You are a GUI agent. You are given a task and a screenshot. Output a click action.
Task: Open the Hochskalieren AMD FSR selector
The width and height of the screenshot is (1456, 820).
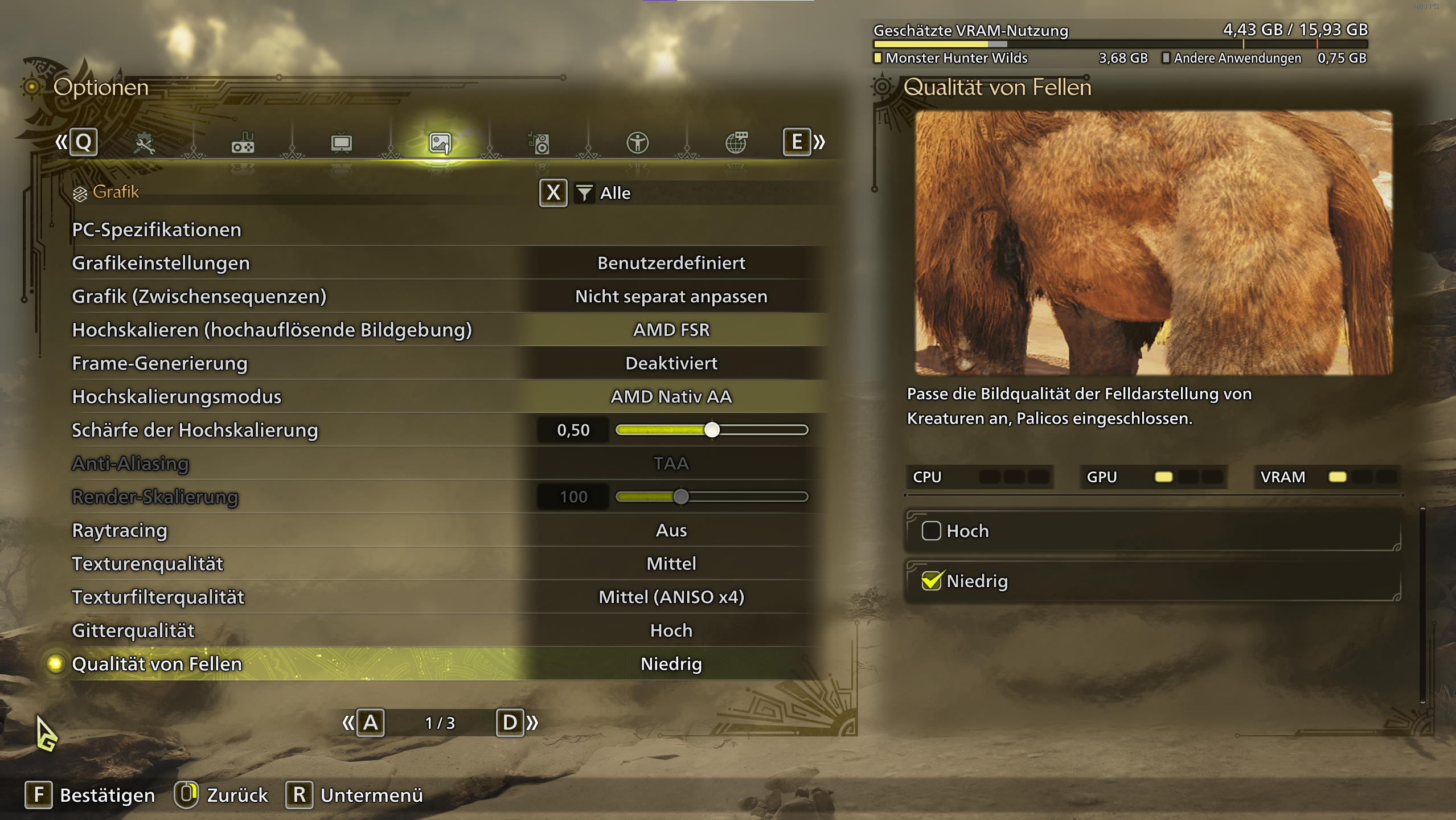pos(672,329)
